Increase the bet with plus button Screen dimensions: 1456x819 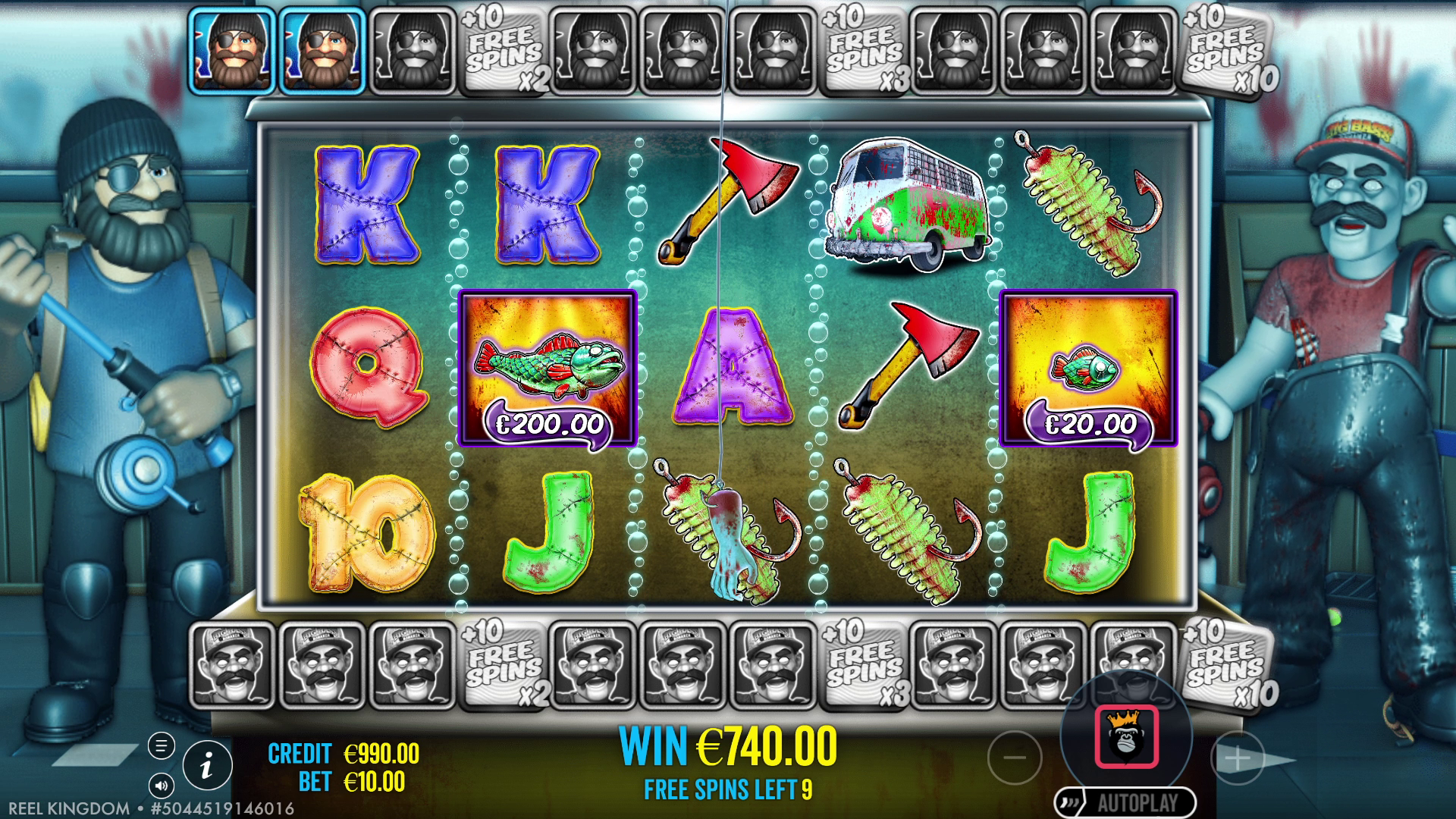1237,758
